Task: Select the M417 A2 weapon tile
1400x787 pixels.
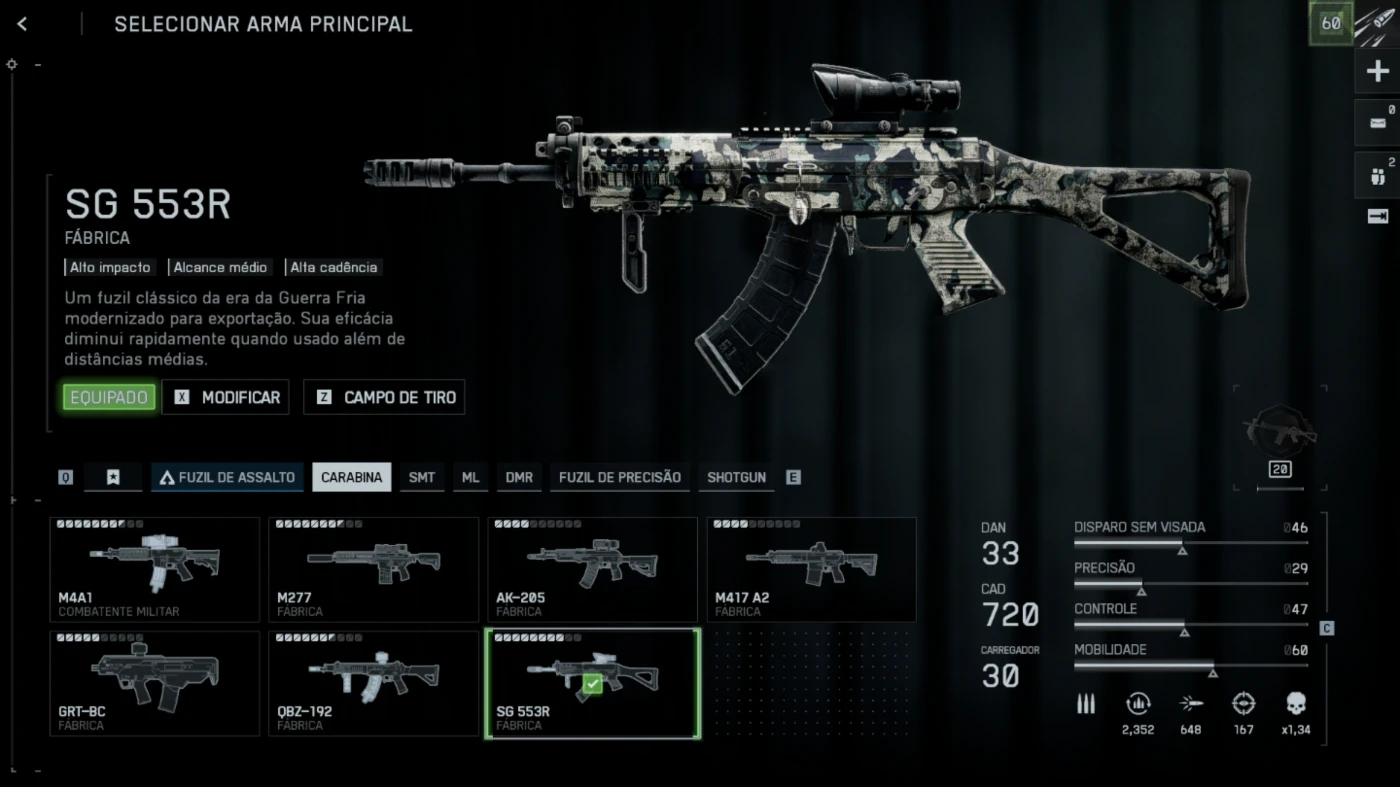Action: pyautogui.click(x=811, y=568)
